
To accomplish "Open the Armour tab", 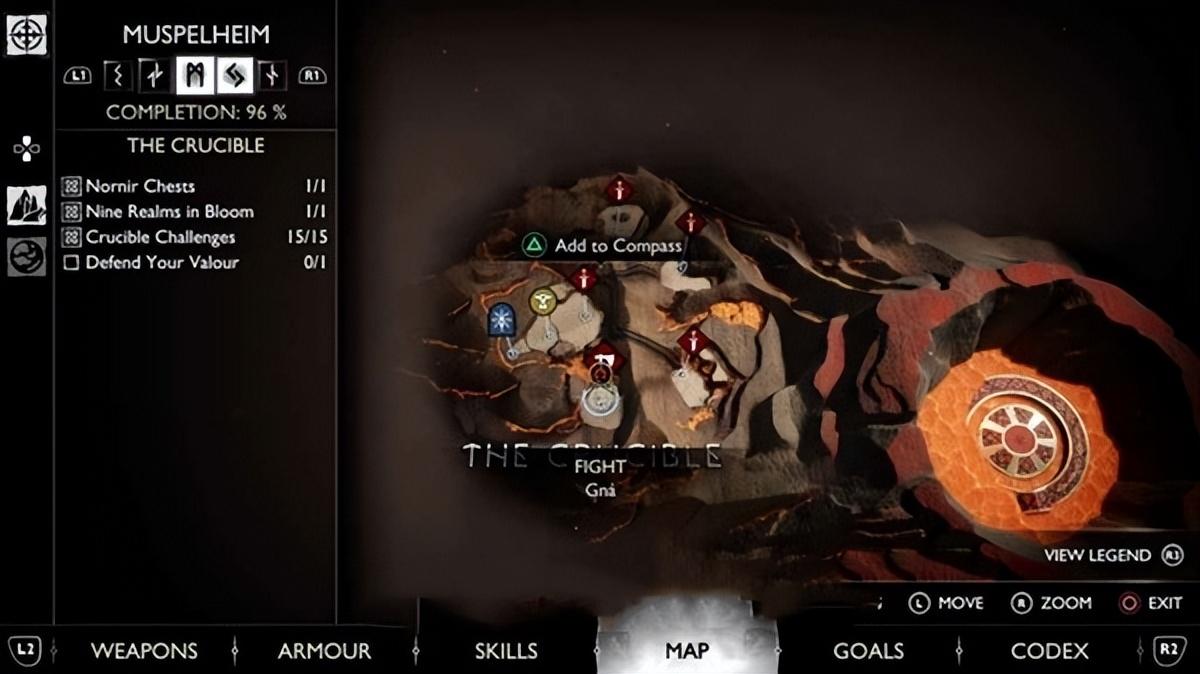I will 324,651.
